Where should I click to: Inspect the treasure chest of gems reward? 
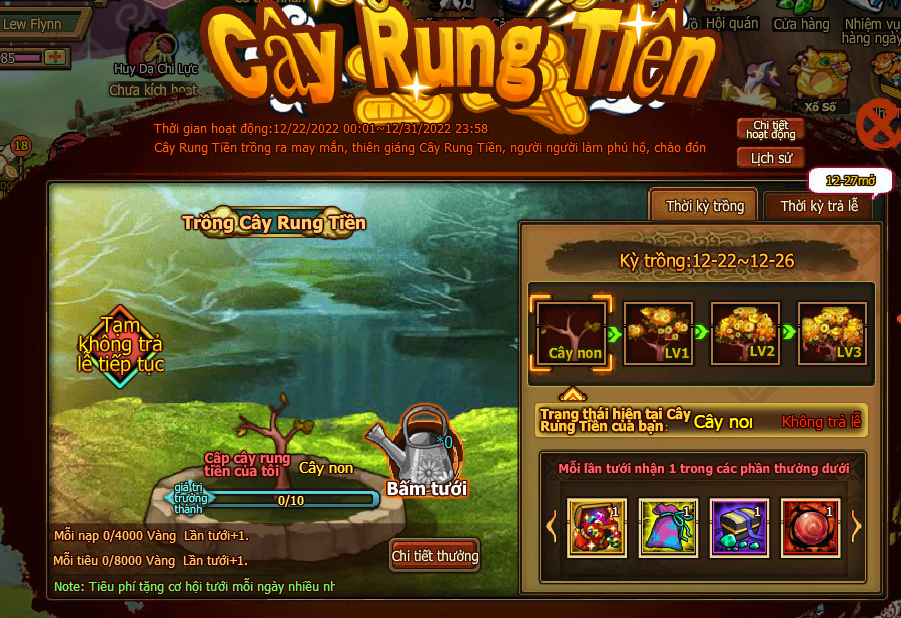pyautogui.click(x=597, y=527)
